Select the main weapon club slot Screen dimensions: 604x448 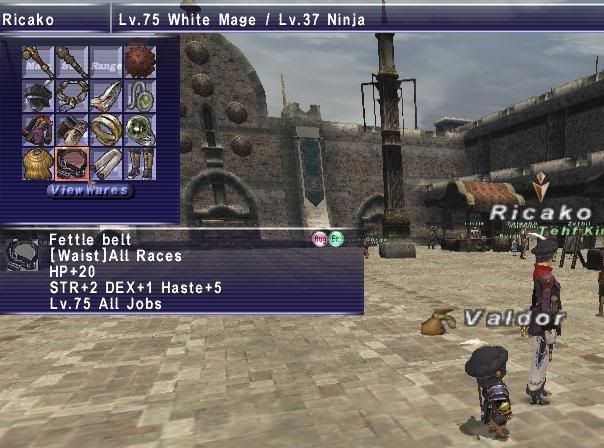pyautogui.click(x=38, y=62)
